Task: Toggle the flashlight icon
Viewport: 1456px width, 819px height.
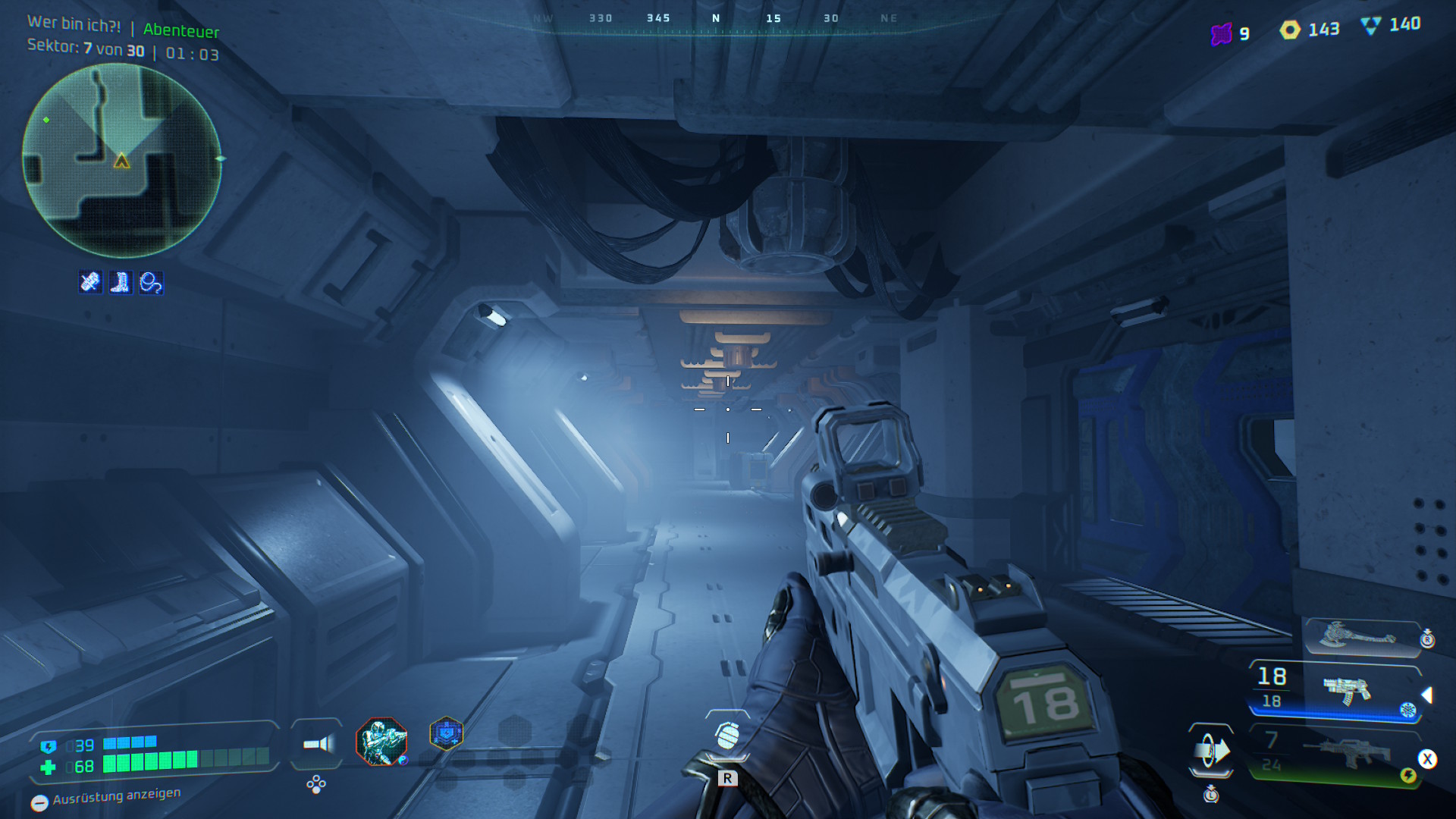Action: tap(317, 744)
